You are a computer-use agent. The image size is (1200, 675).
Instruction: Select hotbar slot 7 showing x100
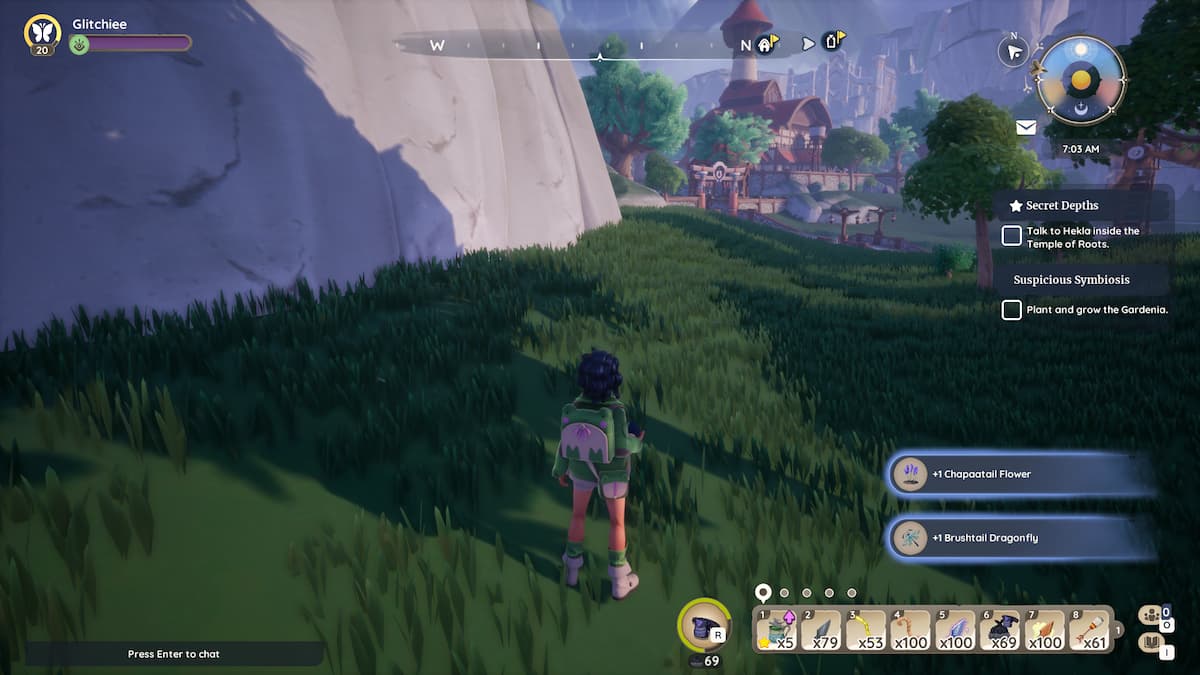(1046, 629)
